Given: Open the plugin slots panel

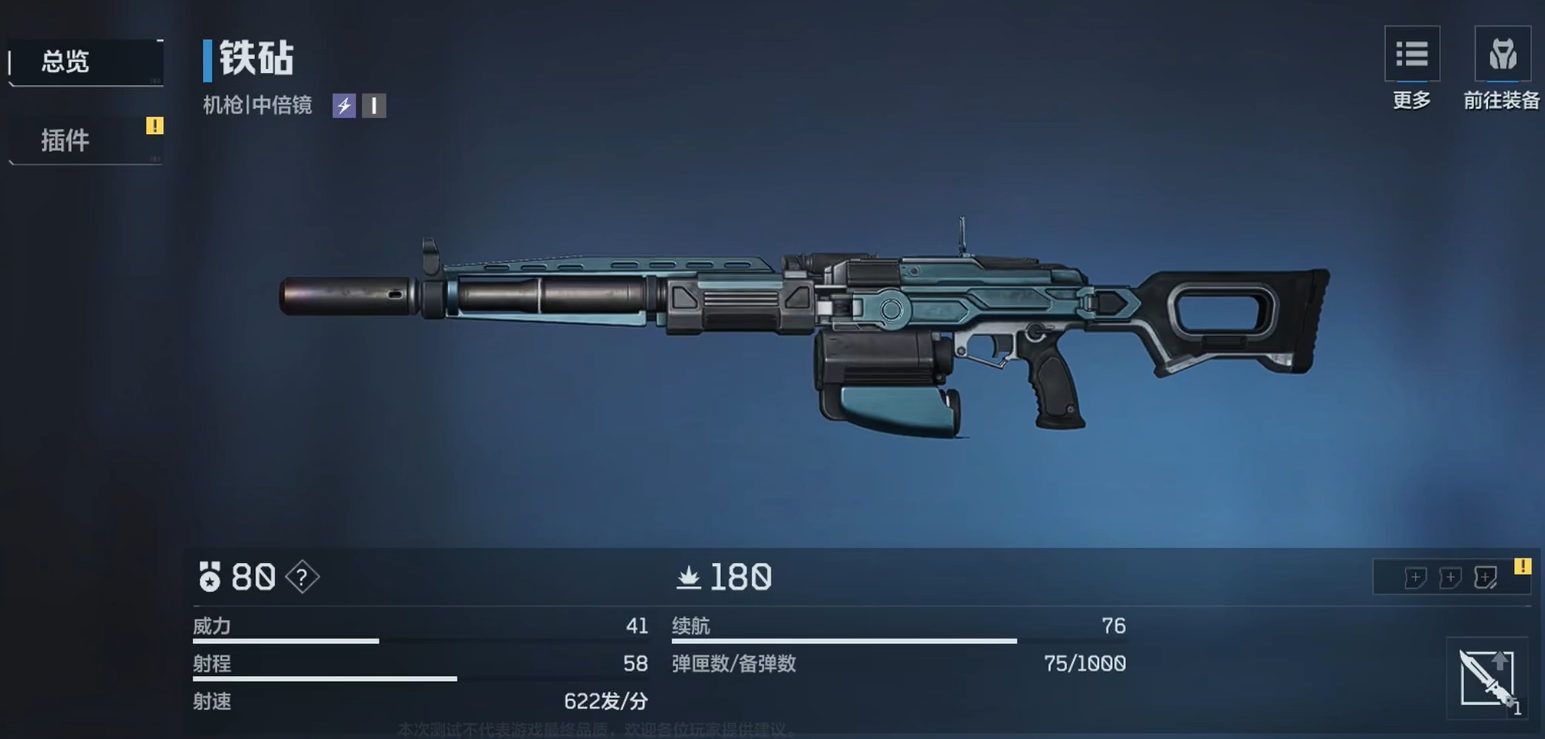Looking at the screenshot, I should 1450,577.
